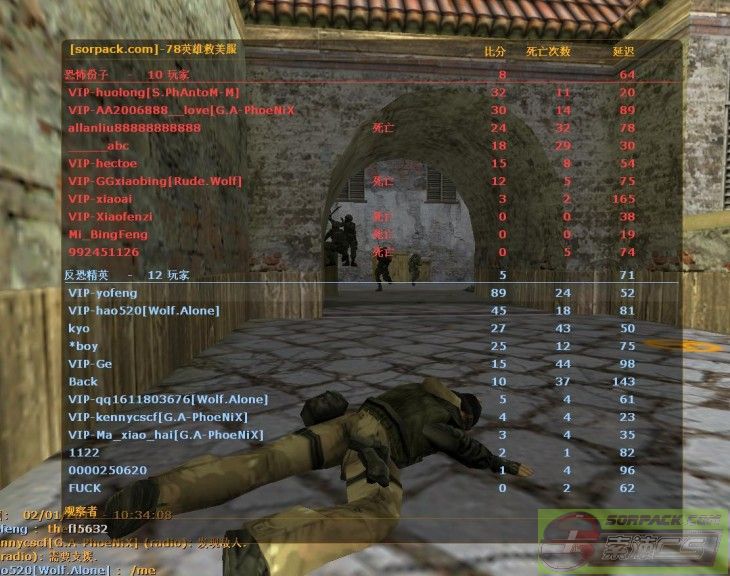This screenshot has width=730, height=576.
Task: Click the VIP-AA2006888 scoreboard row
Action: (180, 110)
